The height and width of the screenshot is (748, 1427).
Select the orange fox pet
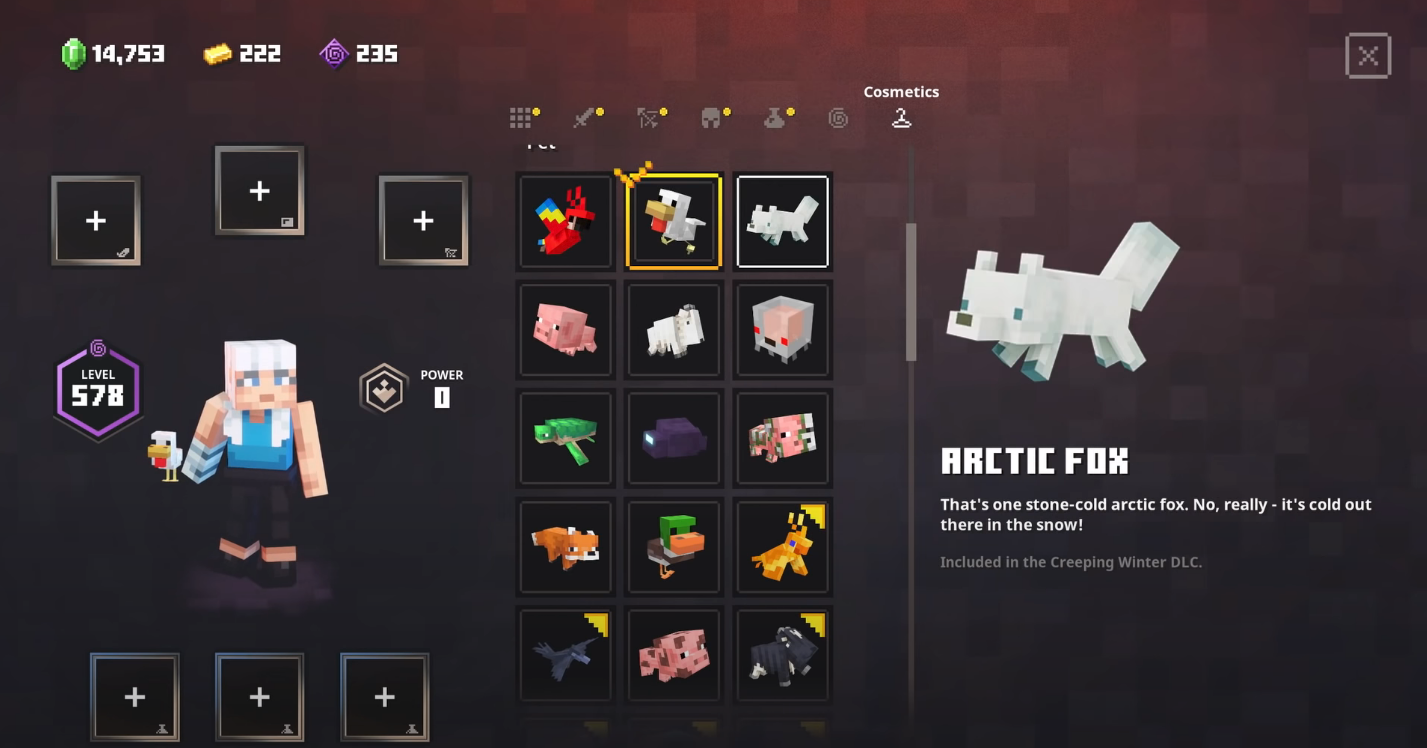point(565,546)
